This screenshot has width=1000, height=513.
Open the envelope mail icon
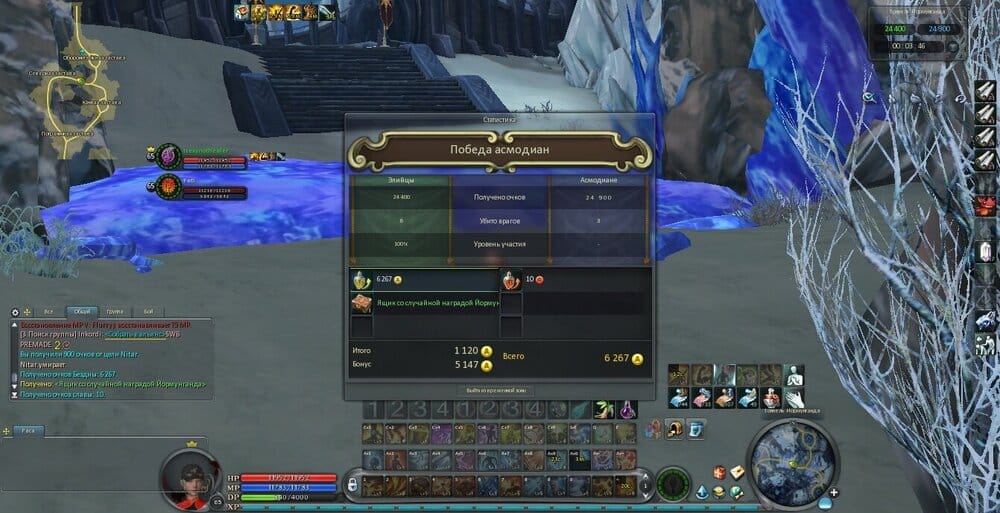(736, 472)
